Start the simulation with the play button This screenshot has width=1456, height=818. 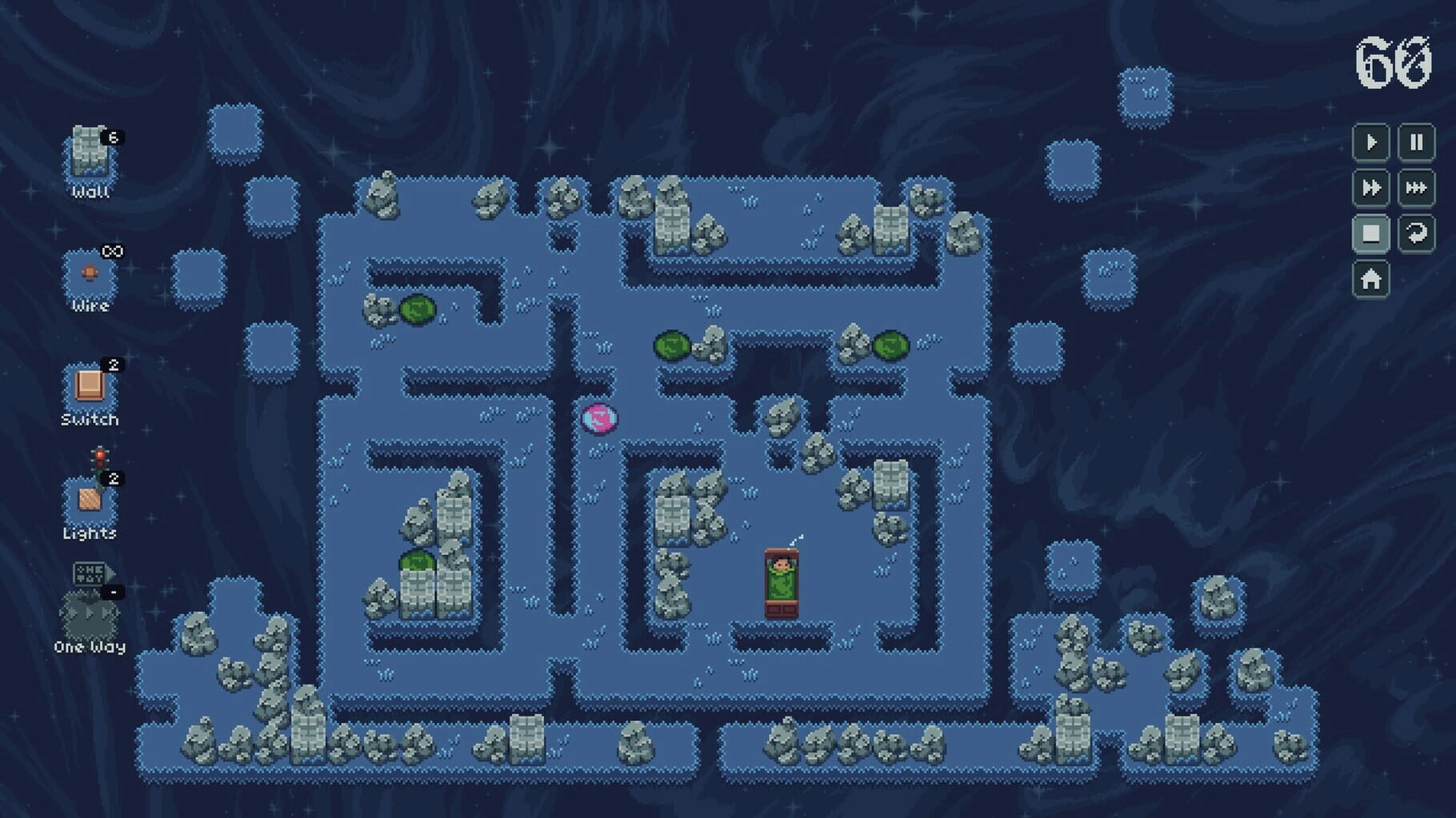click(x=1370, y=143)
